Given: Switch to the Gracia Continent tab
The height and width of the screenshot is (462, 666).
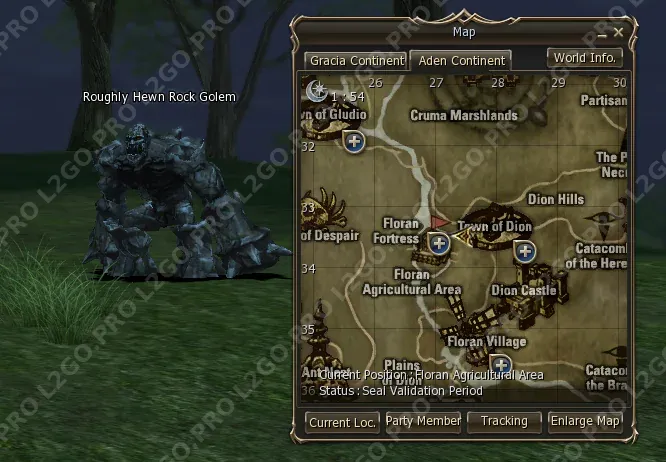Looking at the screenshot, I should pos(356,60).
